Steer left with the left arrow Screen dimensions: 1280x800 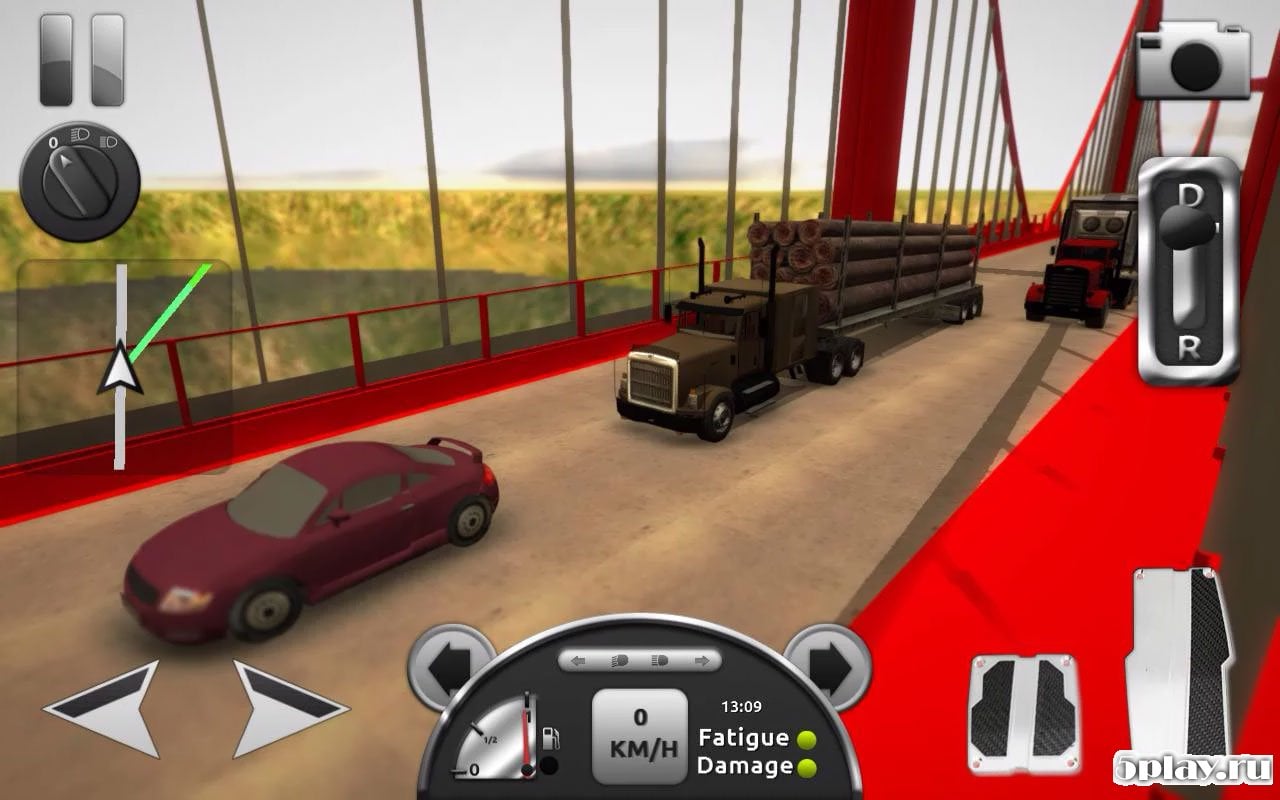(108, 707)
